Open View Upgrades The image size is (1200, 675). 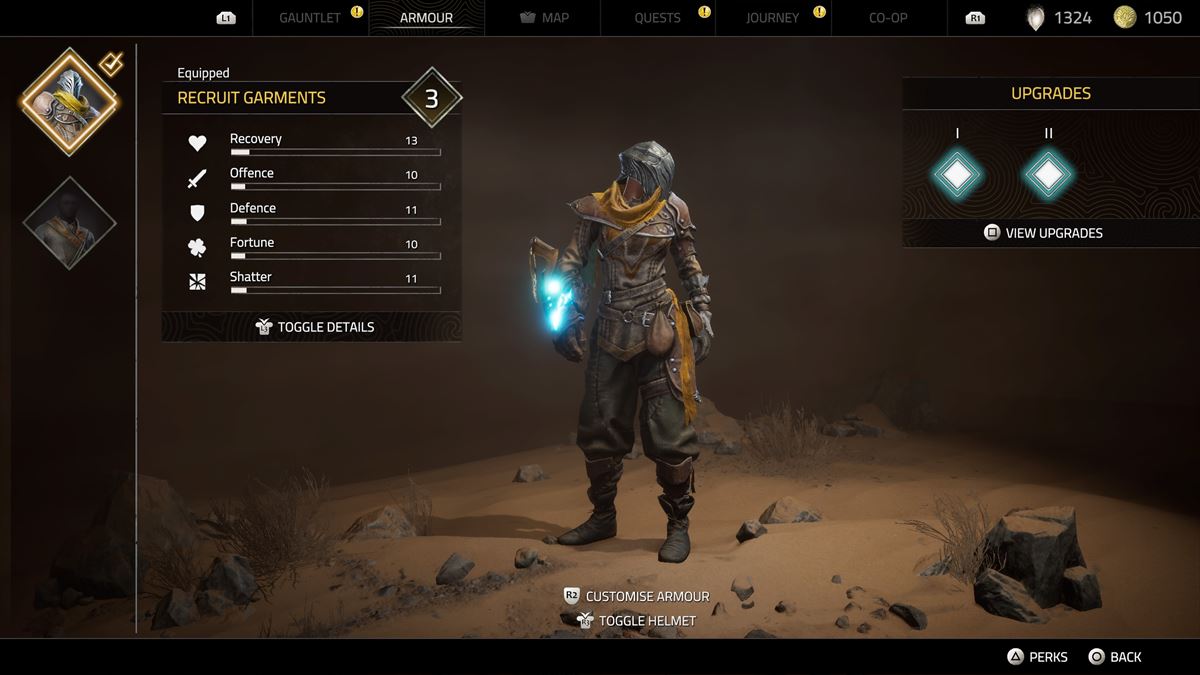pos(1043,233)
